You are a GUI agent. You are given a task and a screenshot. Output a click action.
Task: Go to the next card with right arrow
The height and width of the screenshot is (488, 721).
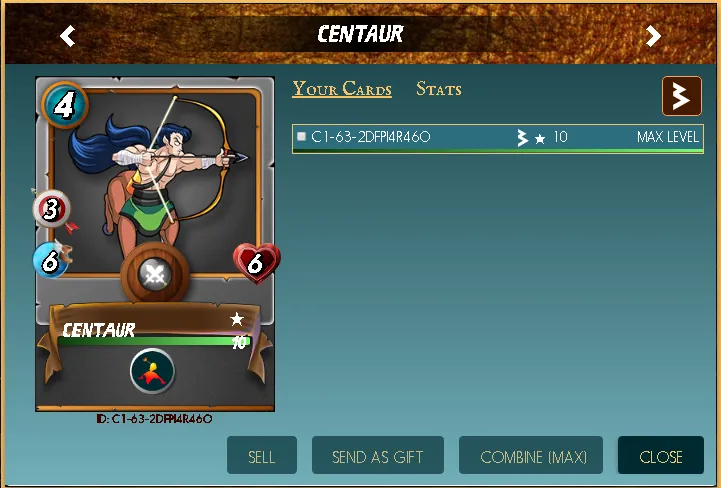point(653,36)
